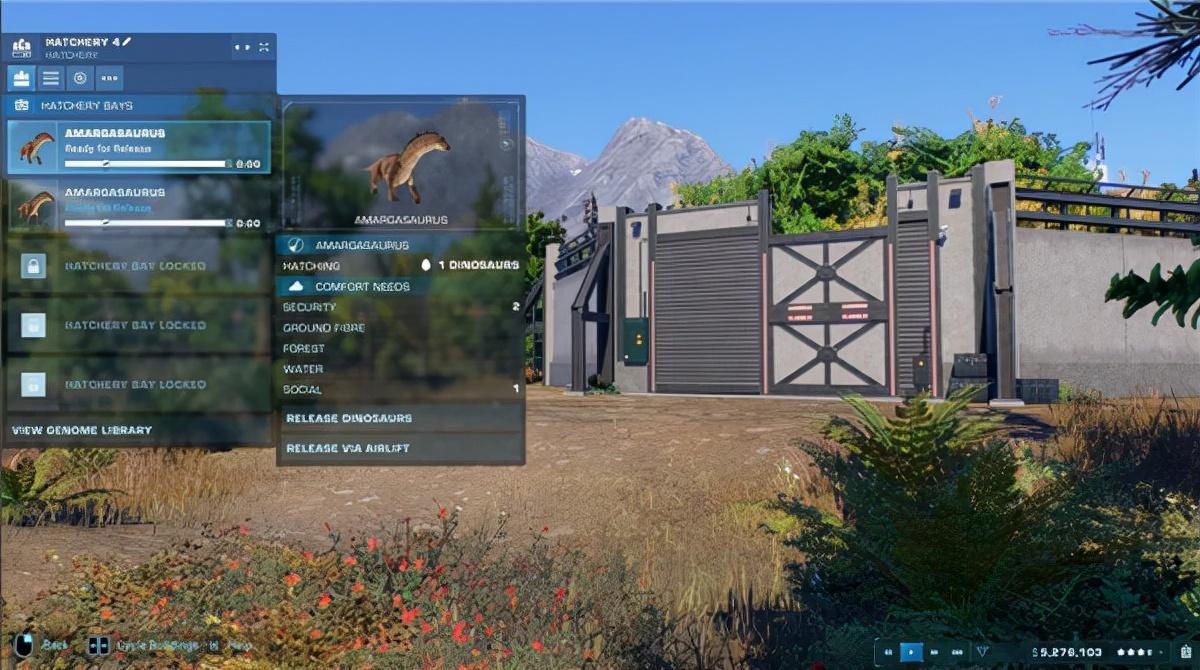1200x670 pixels.
Task: Close the Hatchery 4 panel
Action: click(264, 47)
